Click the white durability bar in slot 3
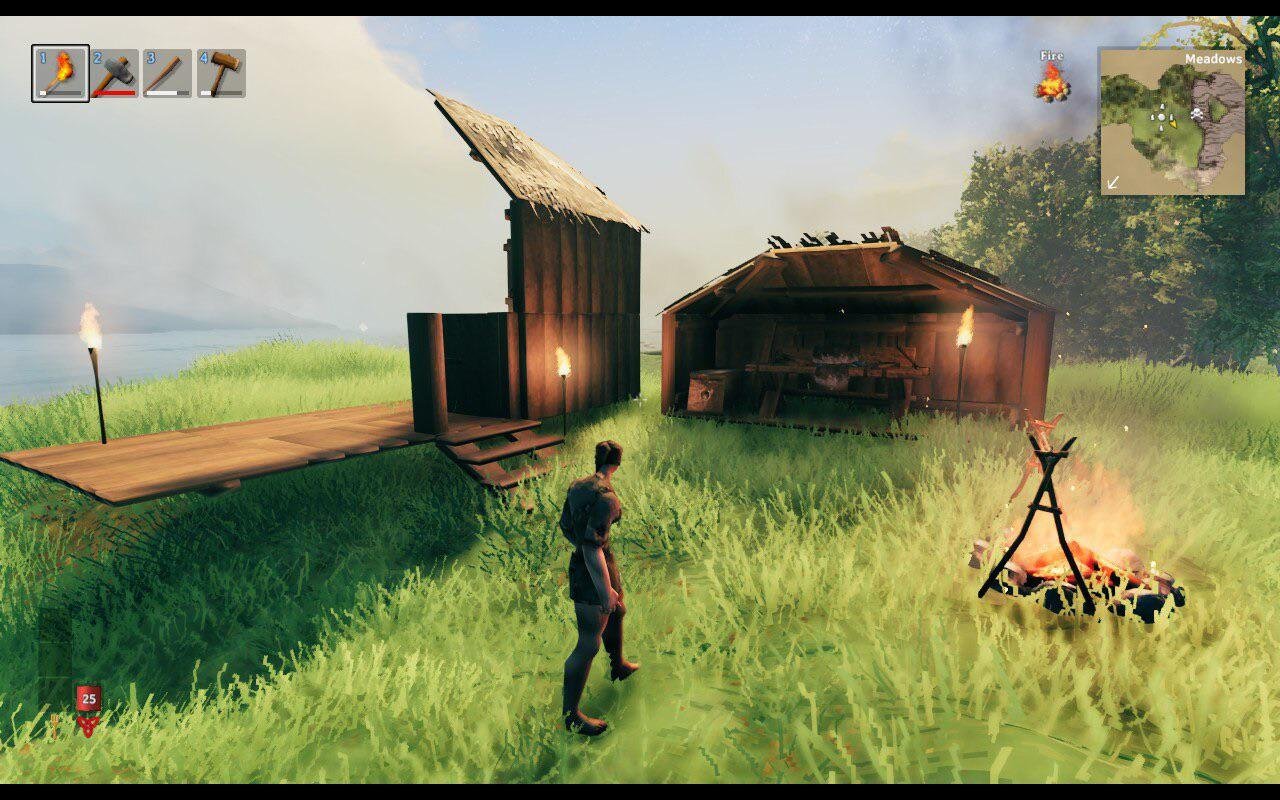 (x=162, y=93)
